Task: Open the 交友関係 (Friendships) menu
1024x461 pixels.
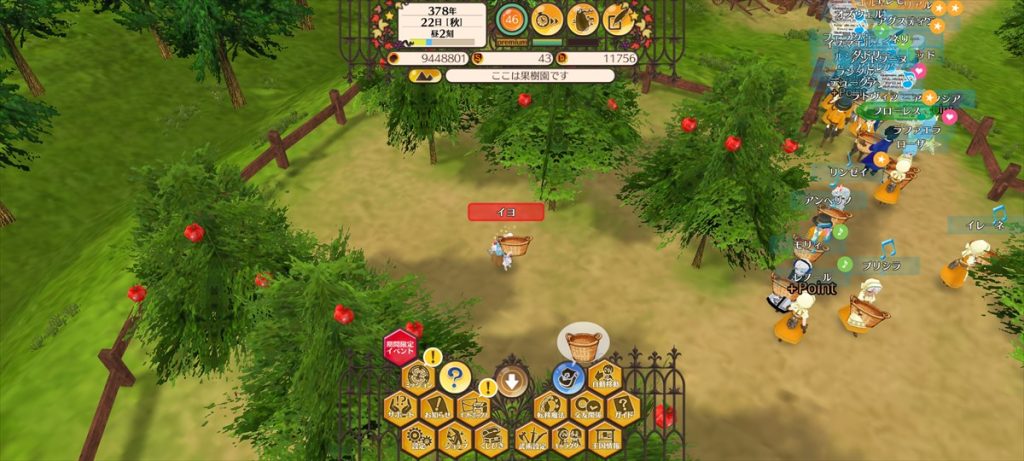Action: pos(587,407)
